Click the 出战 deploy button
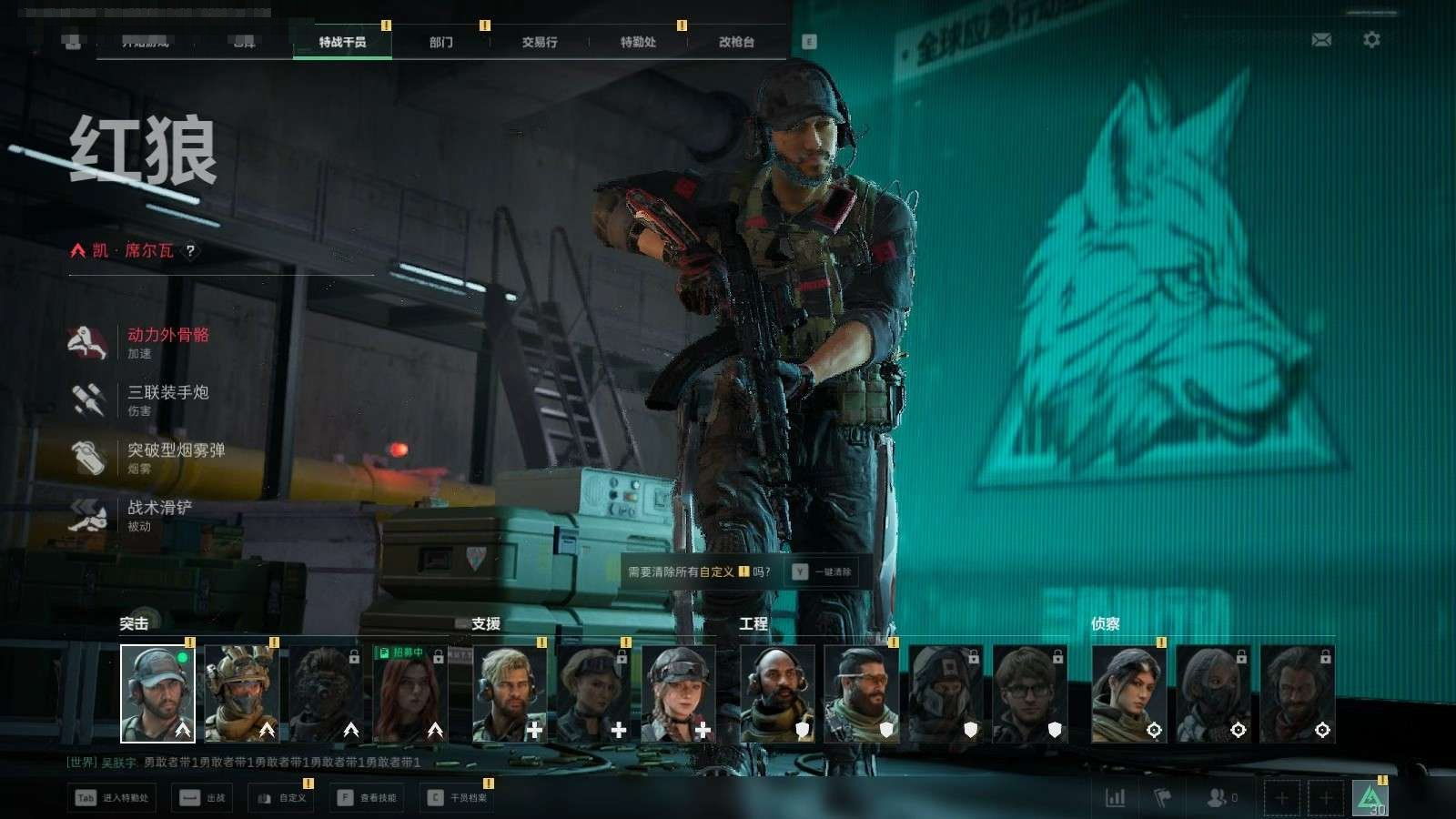1456x819 pixels. [x=203, y=798]
